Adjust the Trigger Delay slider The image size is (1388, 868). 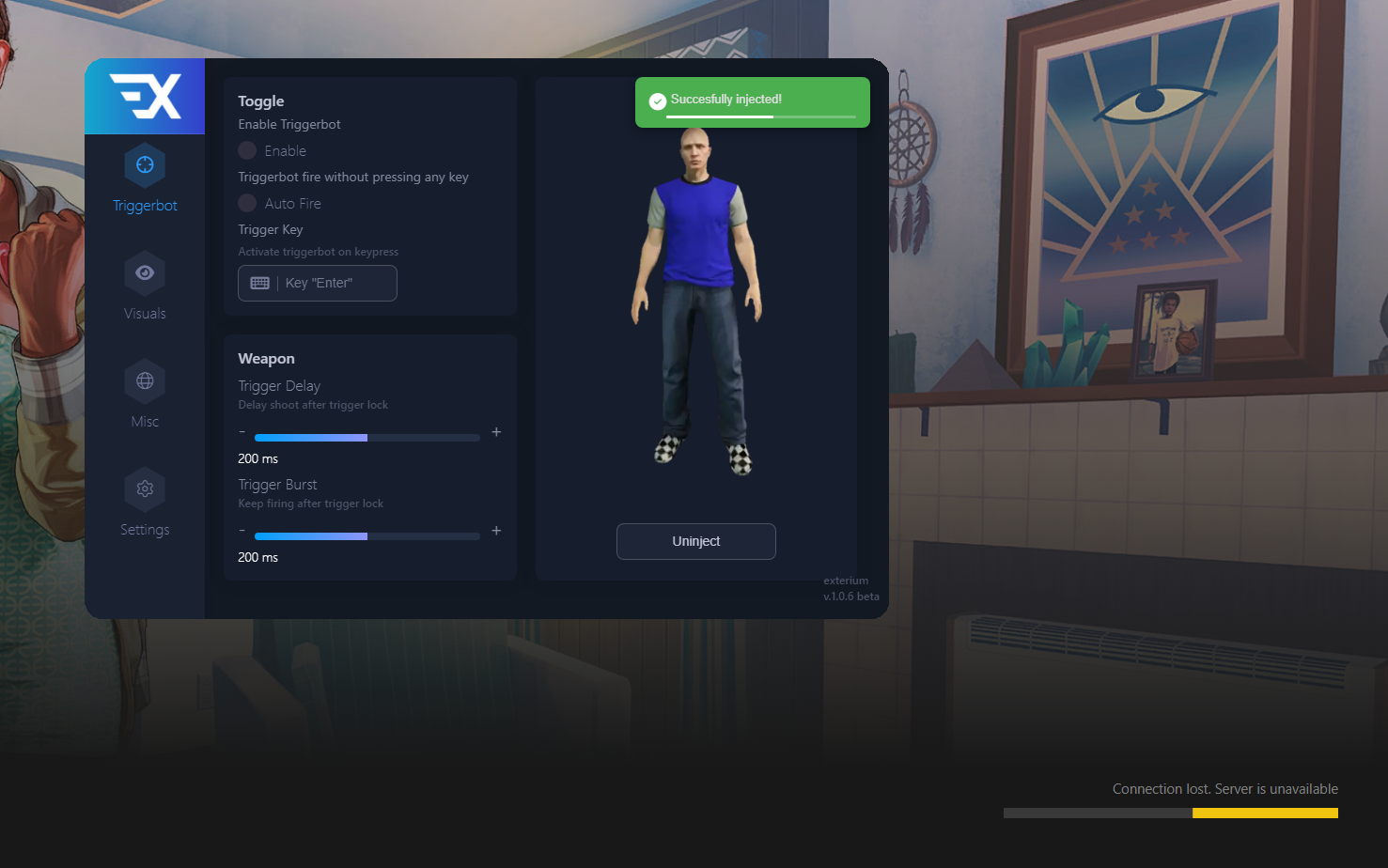366,437
